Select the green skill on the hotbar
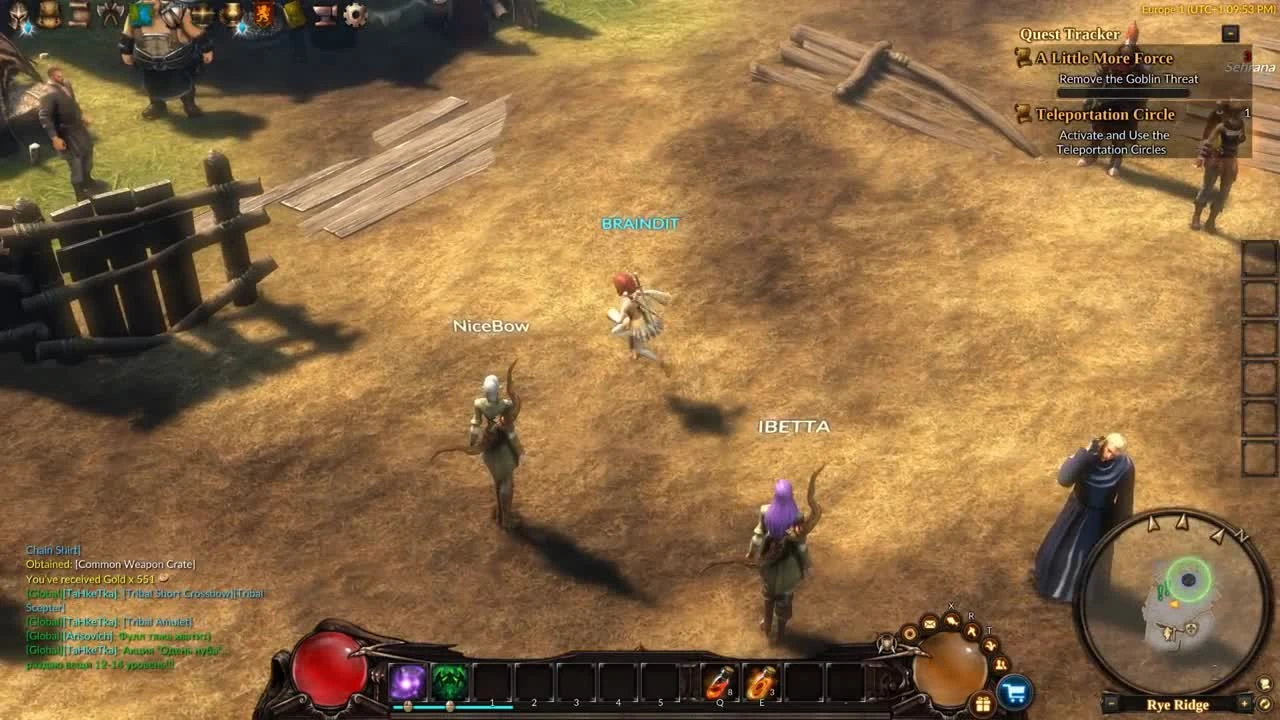 [x=449, y=682]
